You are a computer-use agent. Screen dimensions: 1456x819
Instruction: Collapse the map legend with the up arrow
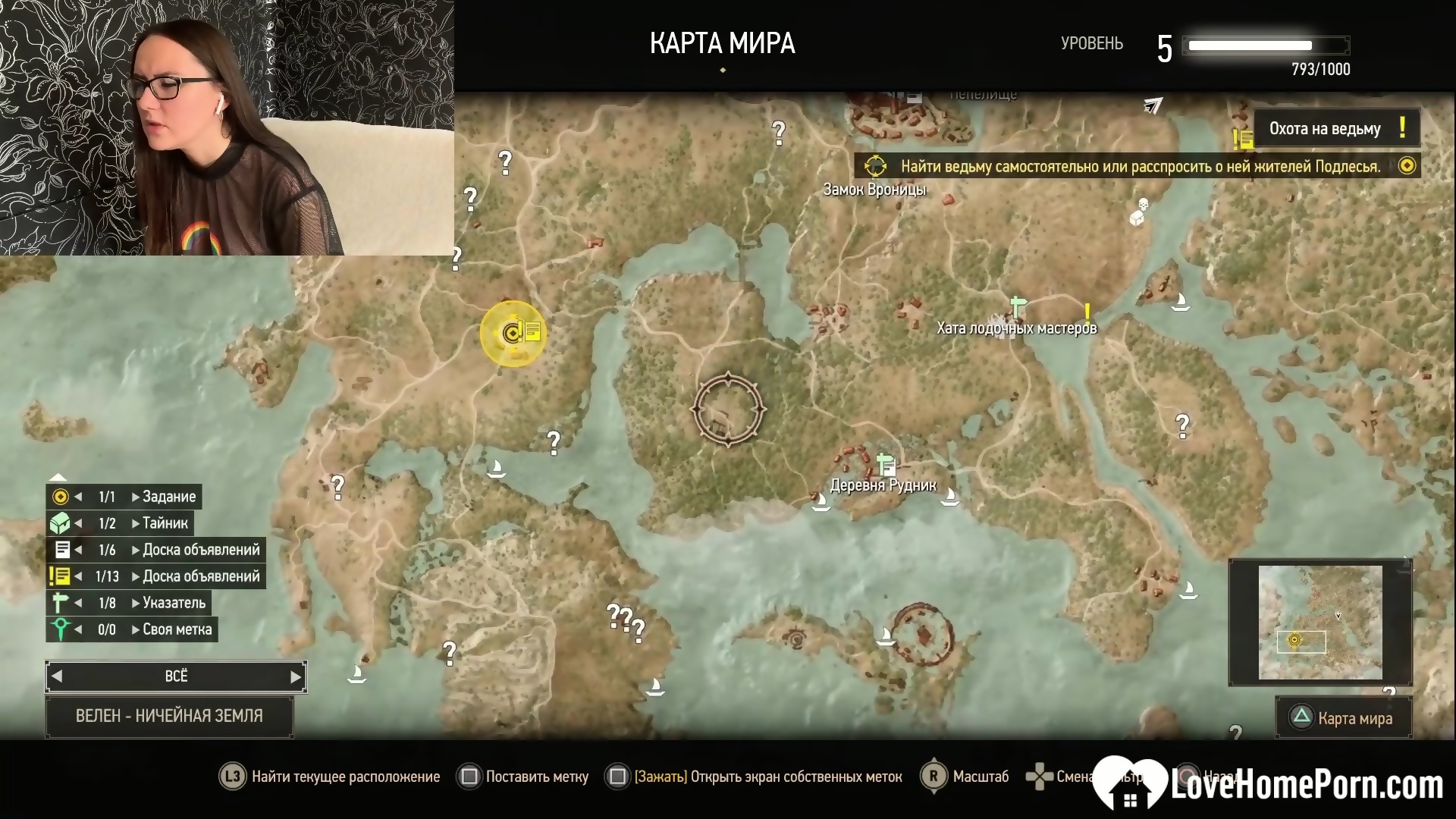tap(58, 477)
